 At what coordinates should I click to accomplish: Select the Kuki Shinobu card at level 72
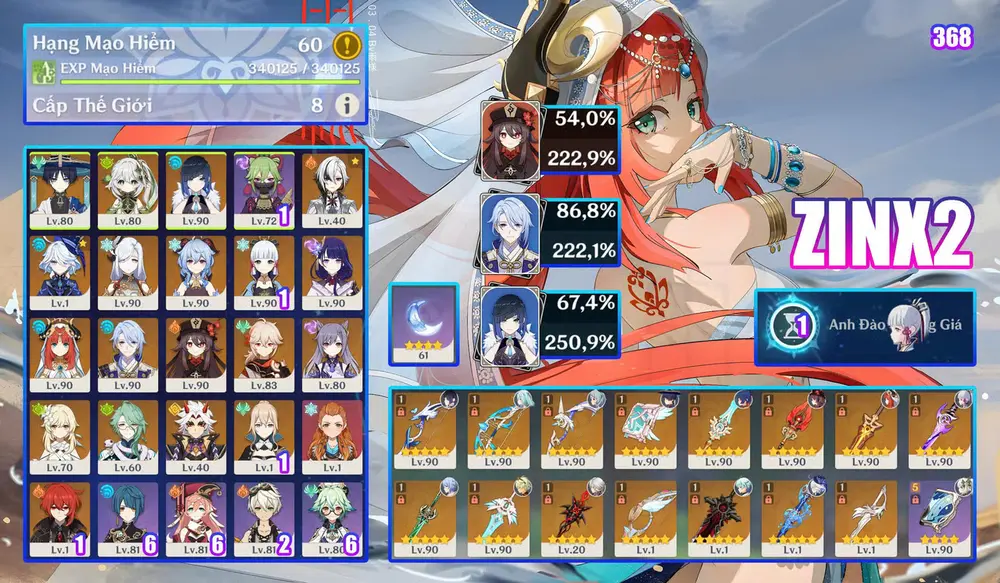tap(262, 188)
